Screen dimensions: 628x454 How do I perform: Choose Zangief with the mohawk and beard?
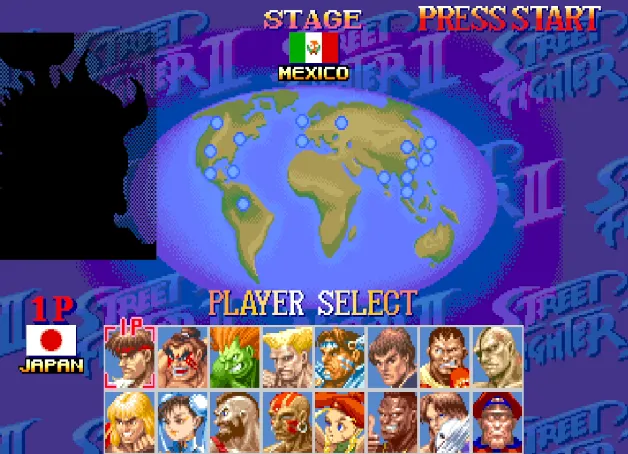pos(234,421)
